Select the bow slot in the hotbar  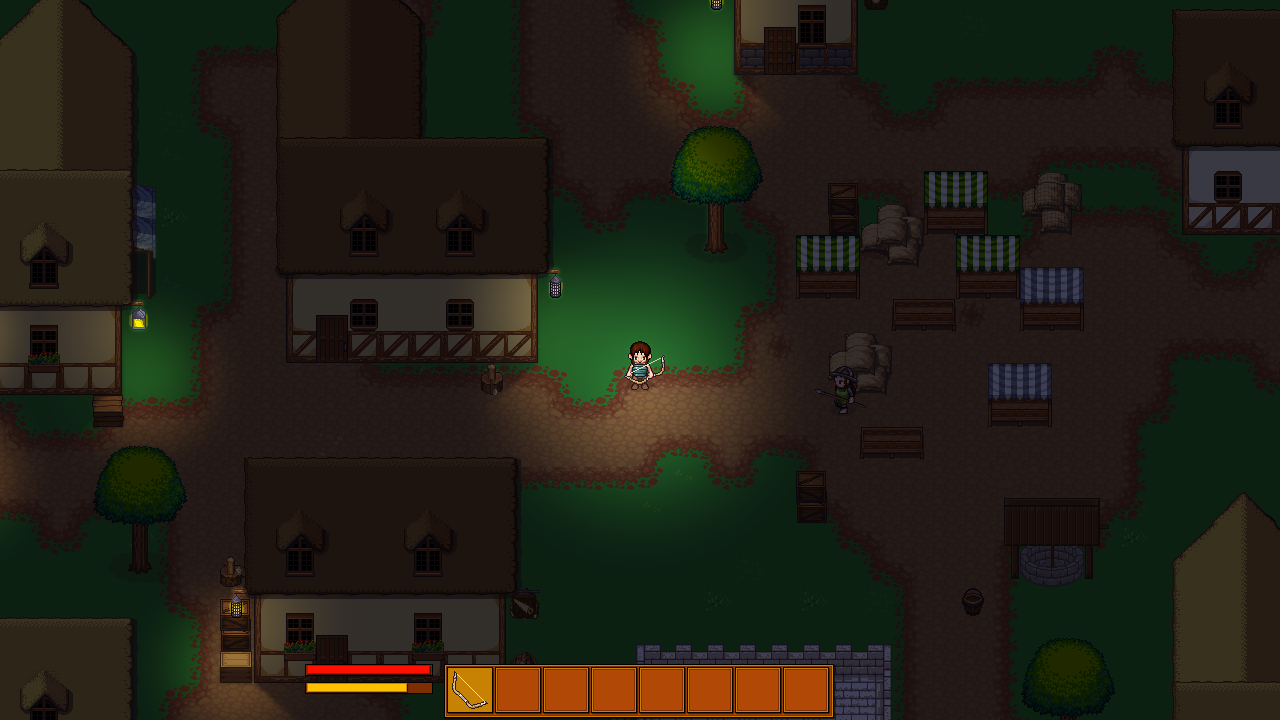point(470,690)
